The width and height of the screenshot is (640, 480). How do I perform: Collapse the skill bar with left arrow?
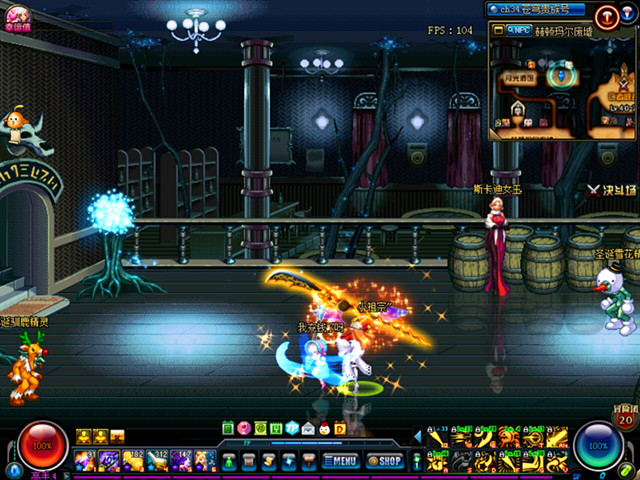click(418, 436)
